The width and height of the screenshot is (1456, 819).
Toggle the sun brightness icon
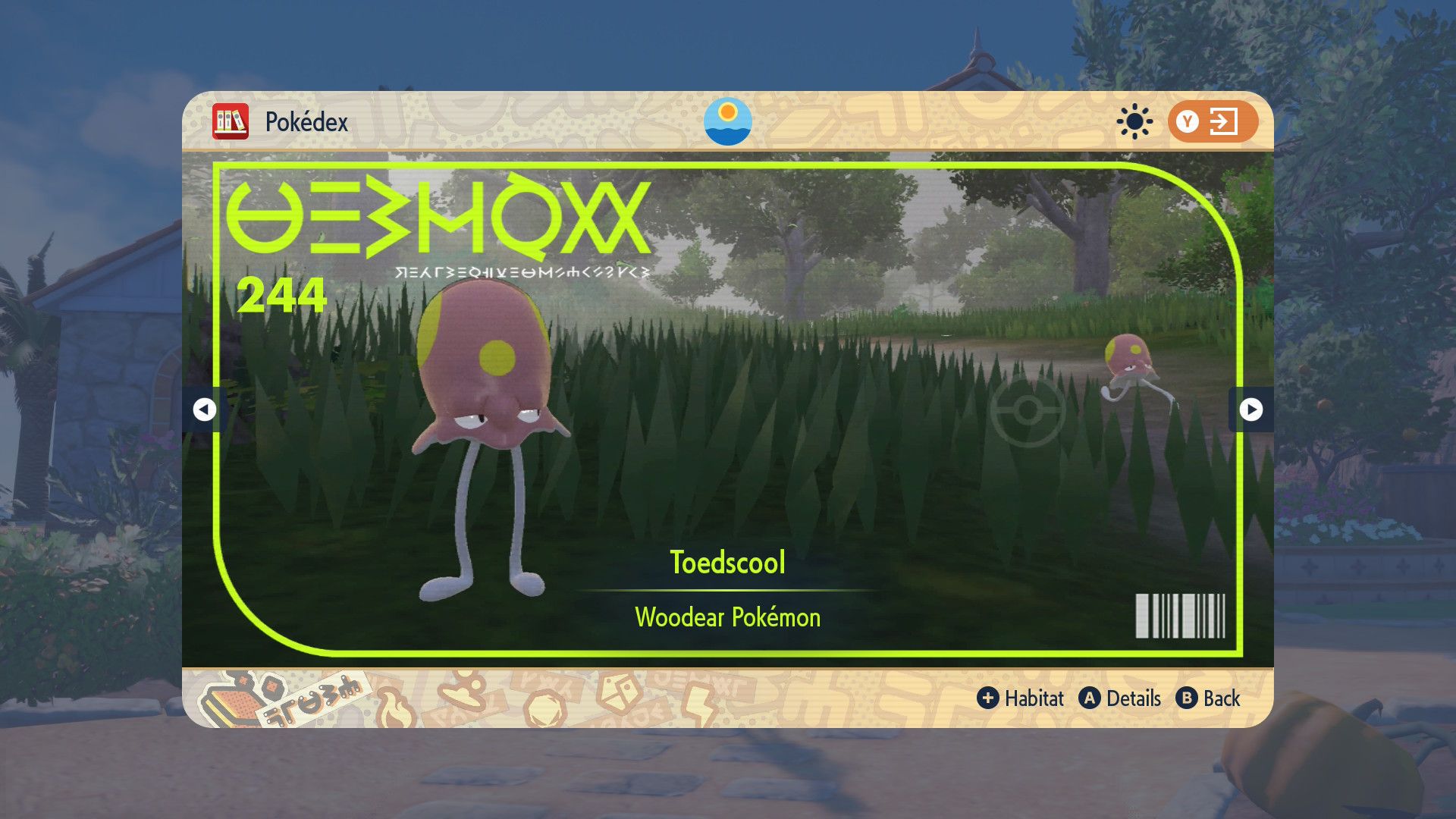coord(1134,121)
